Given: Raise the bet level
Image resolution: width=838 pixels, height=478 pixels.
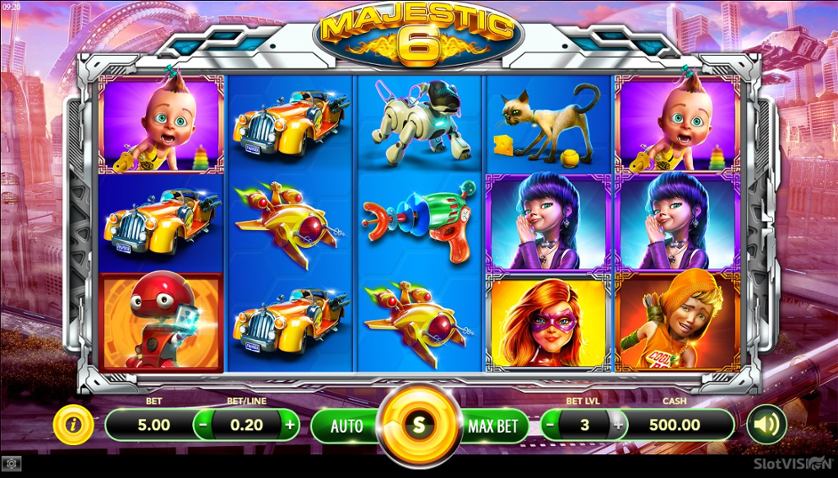Looking at the screenshot, I should coord(618,424).
